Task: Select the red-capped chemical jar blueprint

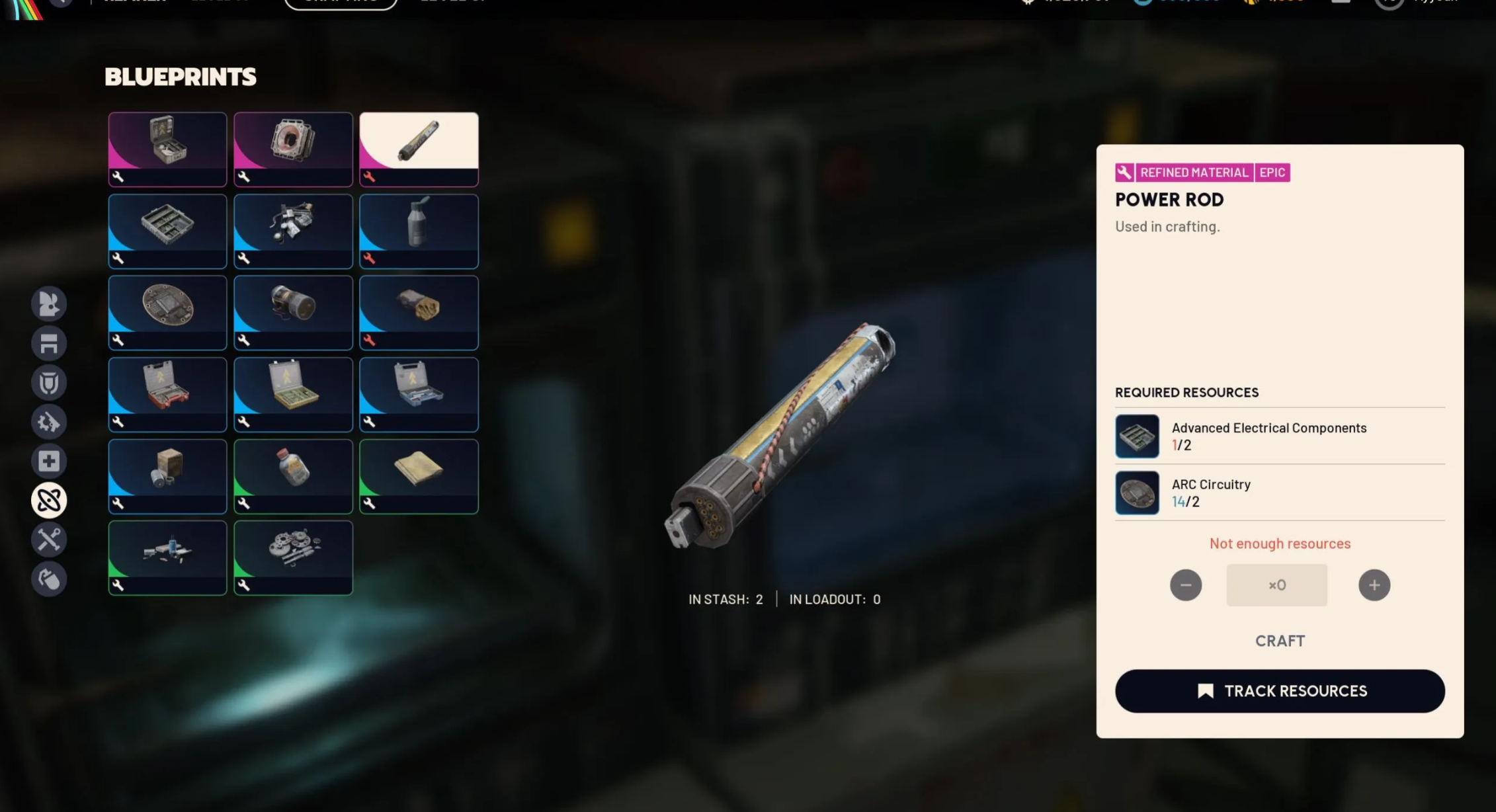Action: pyautogui.click(x=293, y=476)
